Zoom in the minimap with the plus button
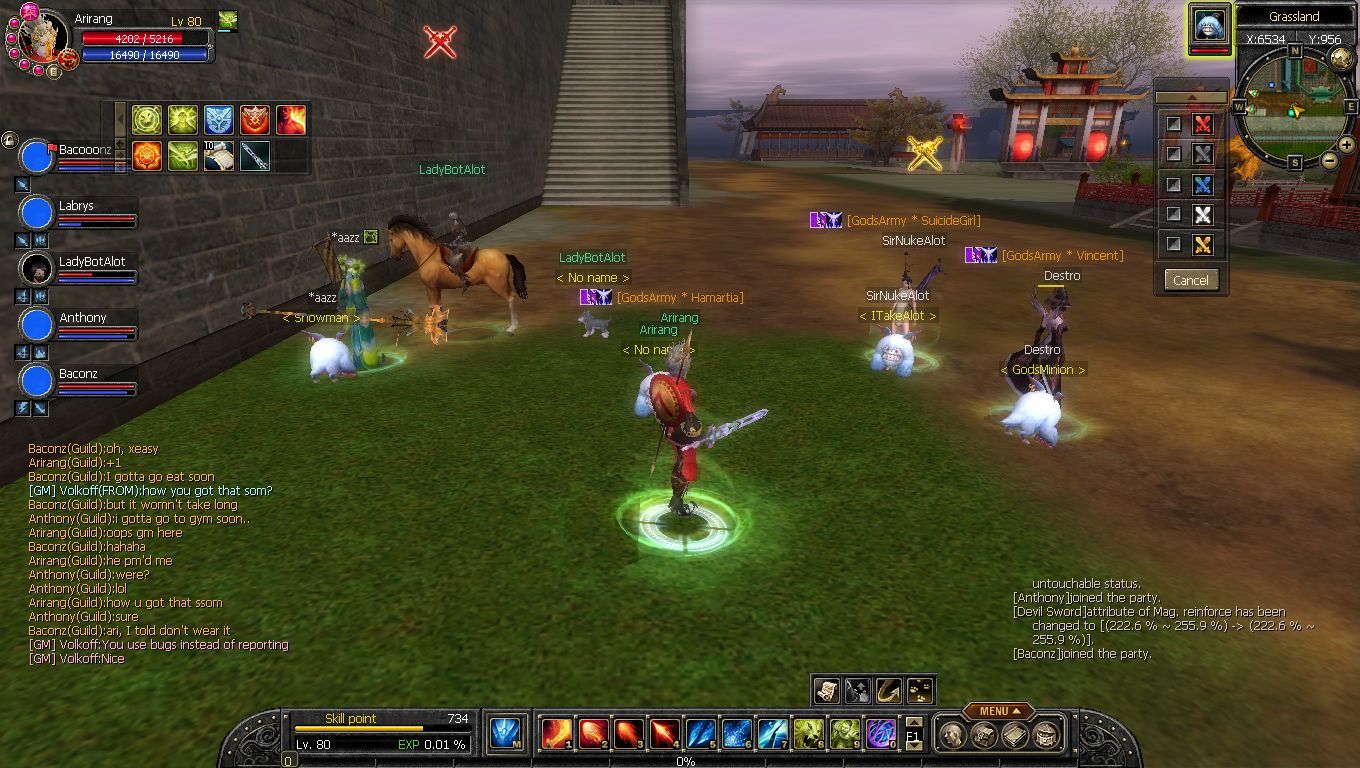Screen dimensions: 1360x768 (x=1346, y=145)
